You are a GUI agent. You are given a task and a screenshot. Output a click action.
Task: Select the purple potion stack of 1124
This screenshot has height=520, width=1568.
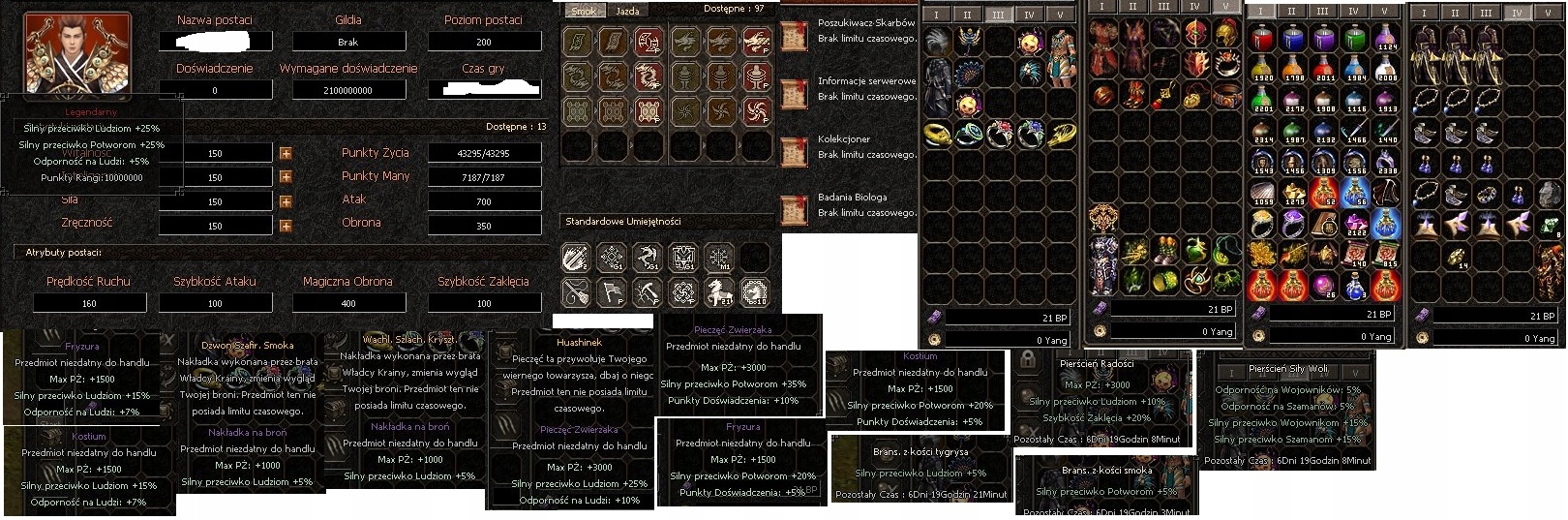pos(1386,39)
